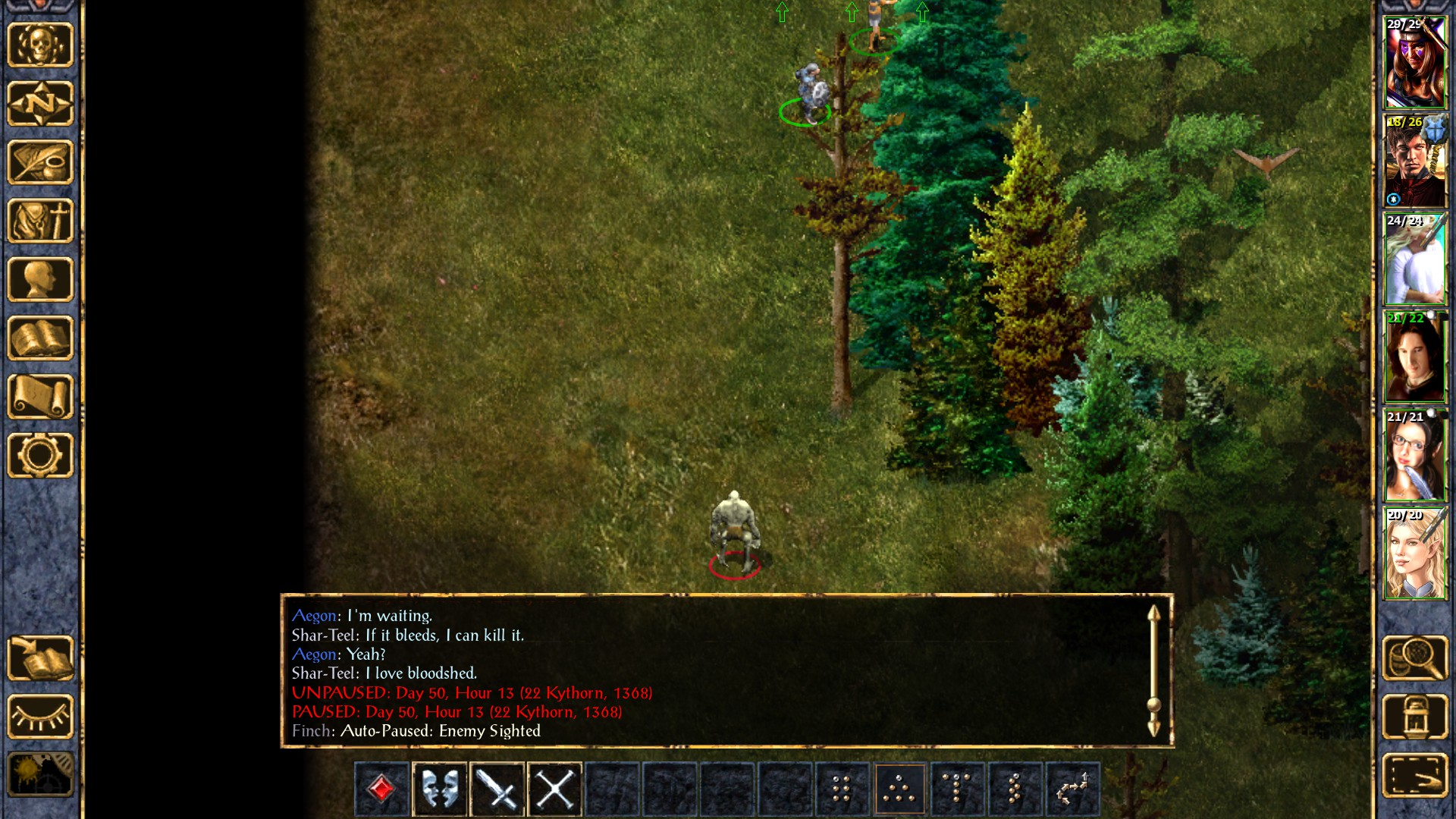Open the area map with the compass icon
Image resolution: width=1456 pixels, height=819 pixels.
[40, 103]
